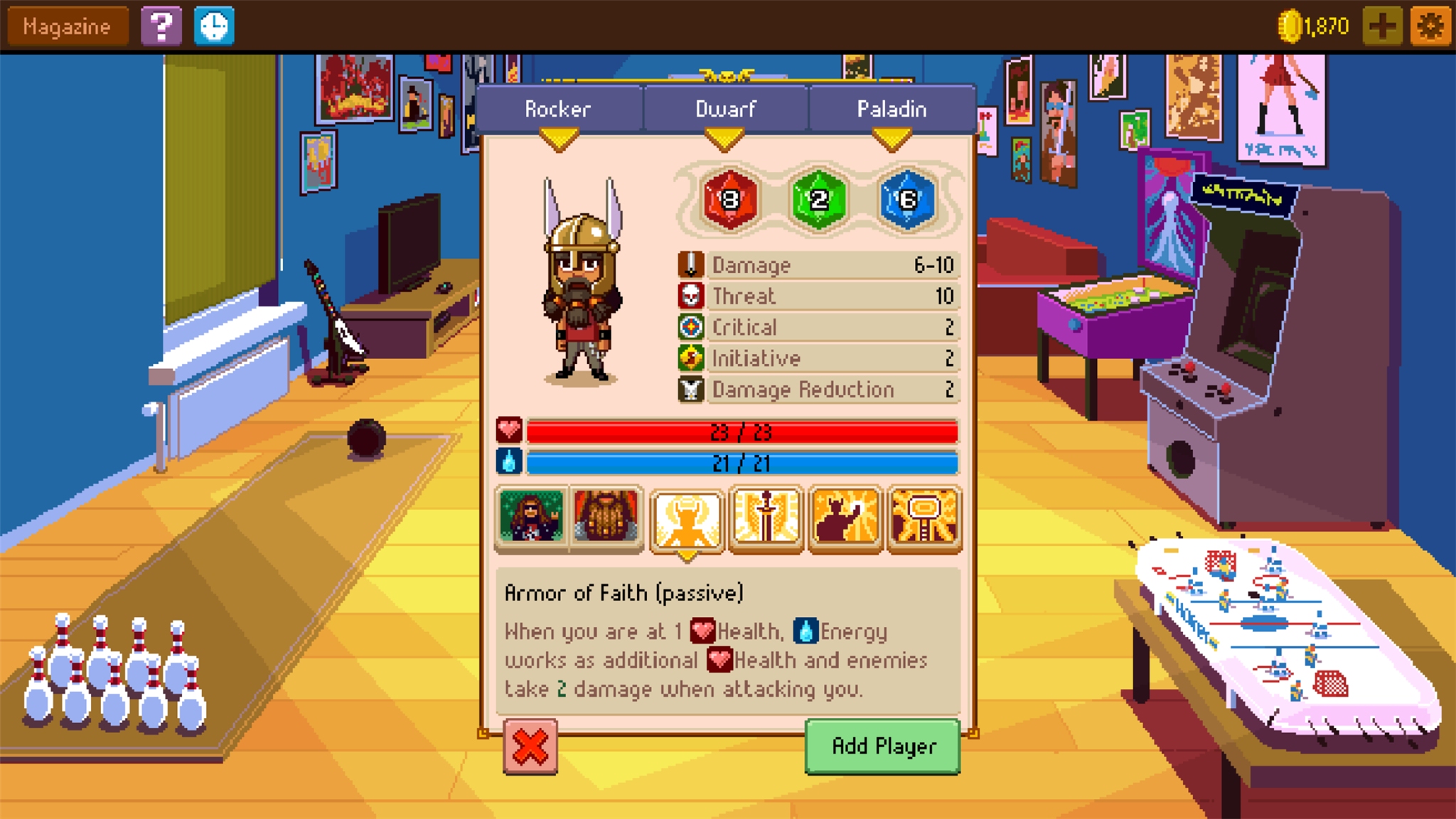Open the Magazine menu
The width and height of the screenshot is (1456, 819).
point(66,26)
